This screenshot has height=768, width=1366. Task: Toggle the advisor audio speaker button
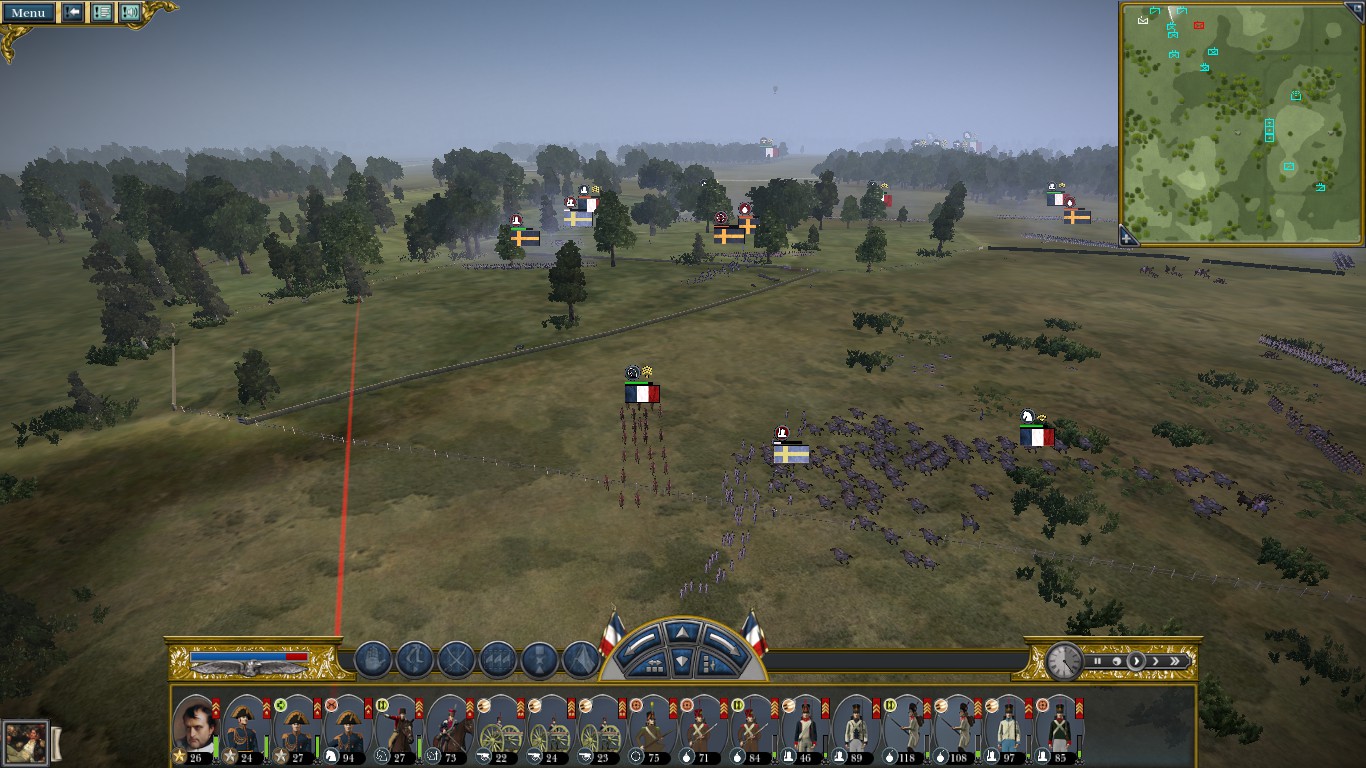point(130,13)
